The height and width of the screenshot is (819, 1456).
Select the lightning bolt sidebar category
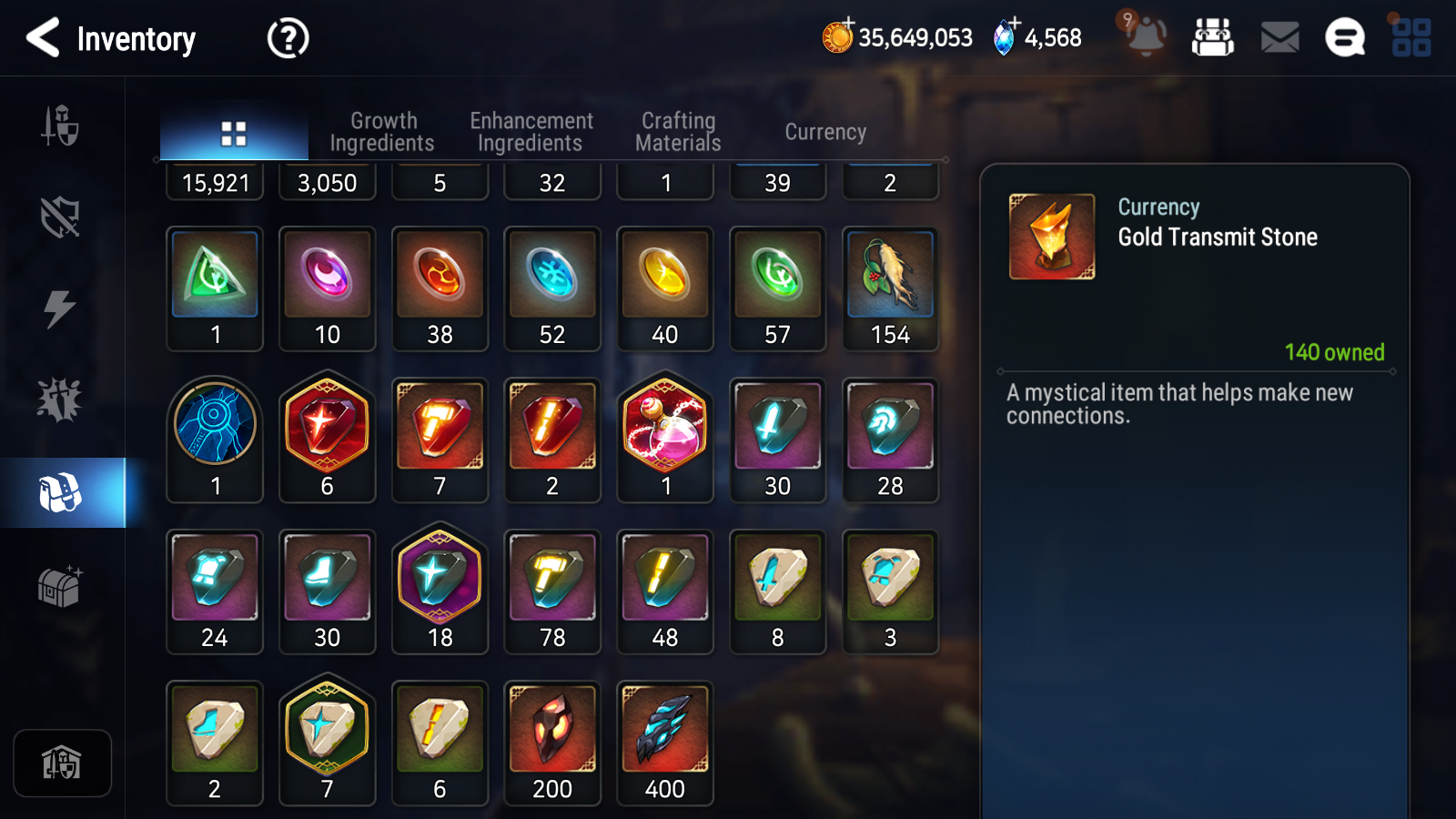pyautogui.click(x=60, y=308)
